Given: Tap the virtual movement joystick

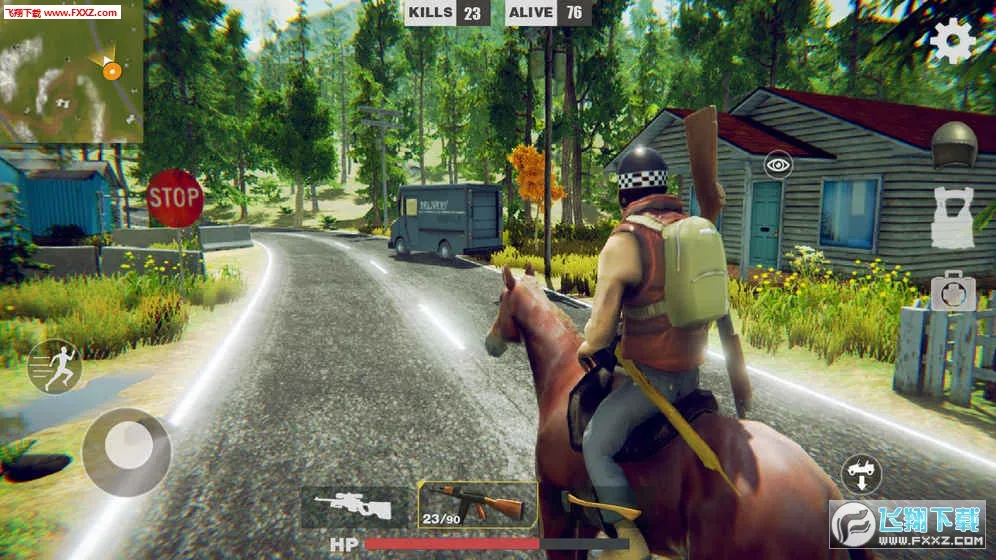Looking at the screenshot, I should (126, 451).
